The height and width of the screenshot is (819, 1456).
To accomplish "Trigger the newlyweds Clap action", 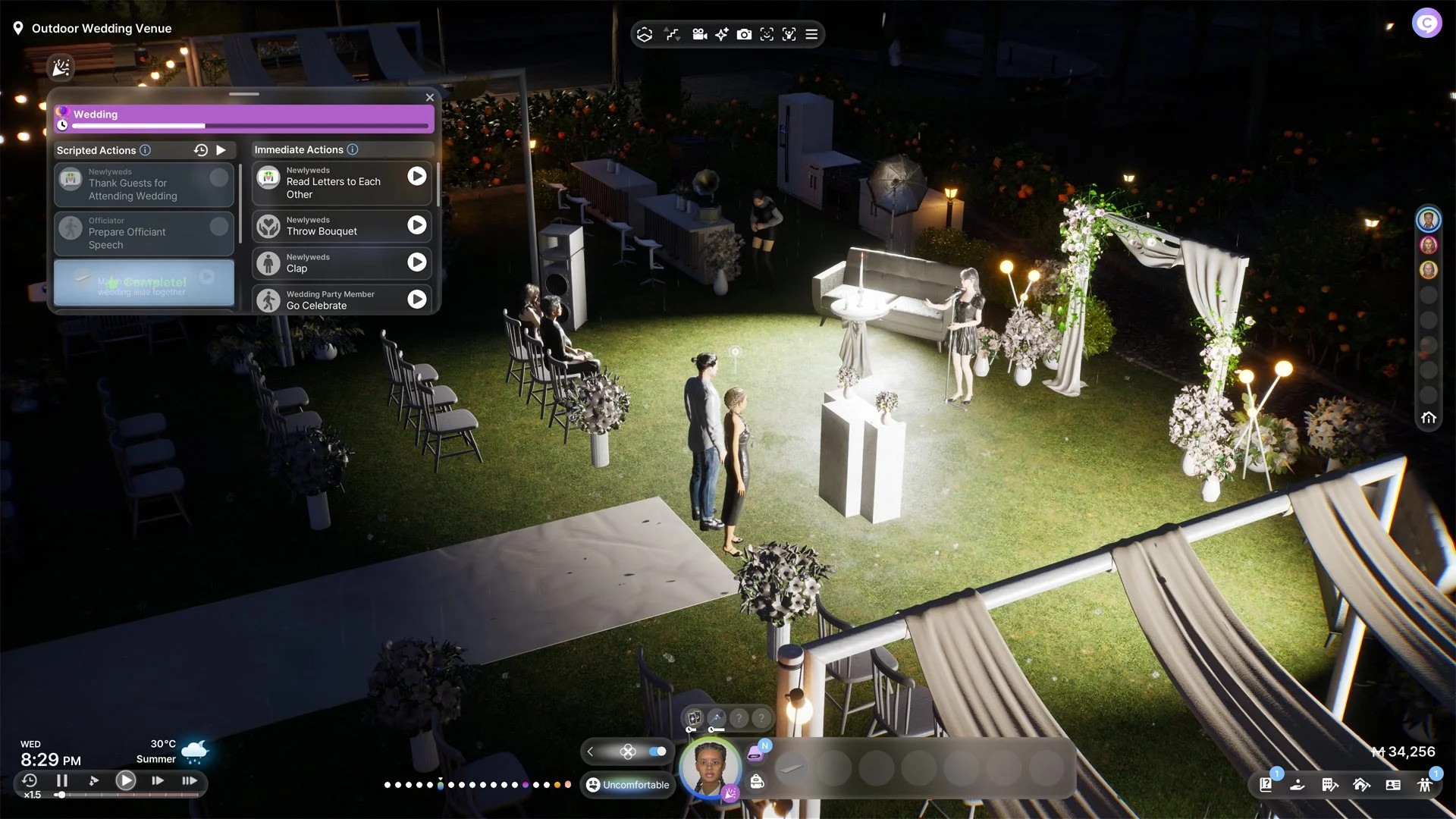I will pos(416,262).
